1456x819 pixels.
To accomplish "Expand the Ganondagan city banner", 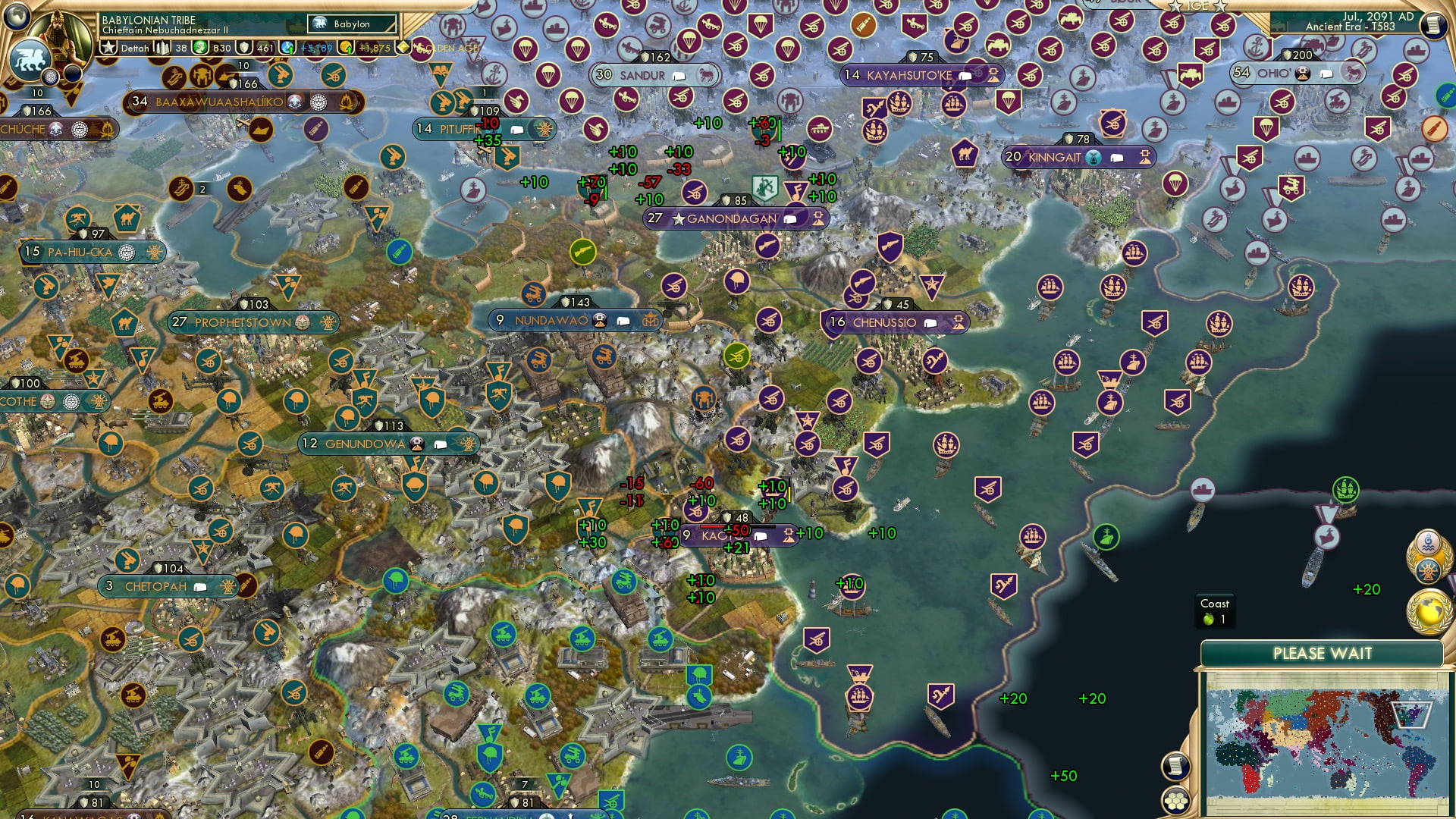I will coord(789,218).
